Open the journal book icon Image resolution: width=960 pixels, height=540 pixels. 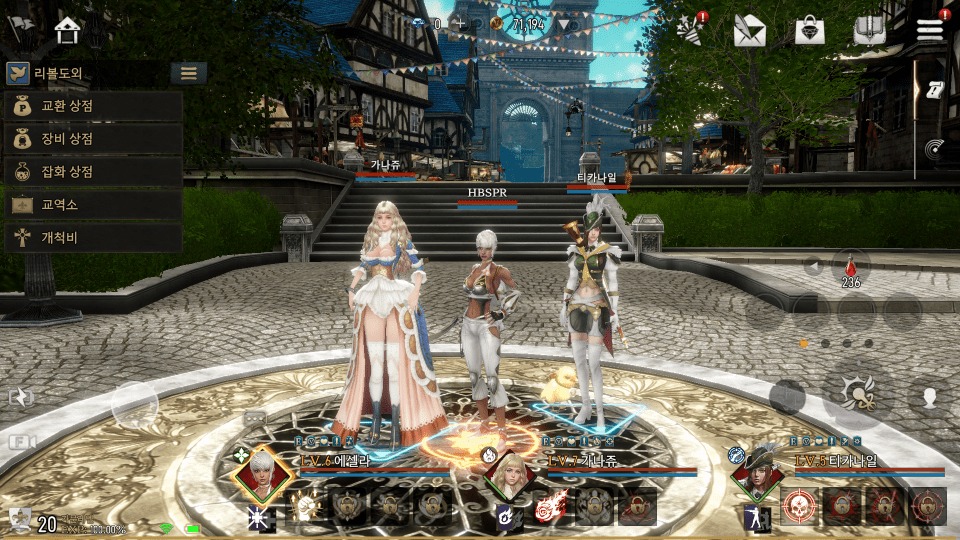pyautogui.click(x=869, y=31)
